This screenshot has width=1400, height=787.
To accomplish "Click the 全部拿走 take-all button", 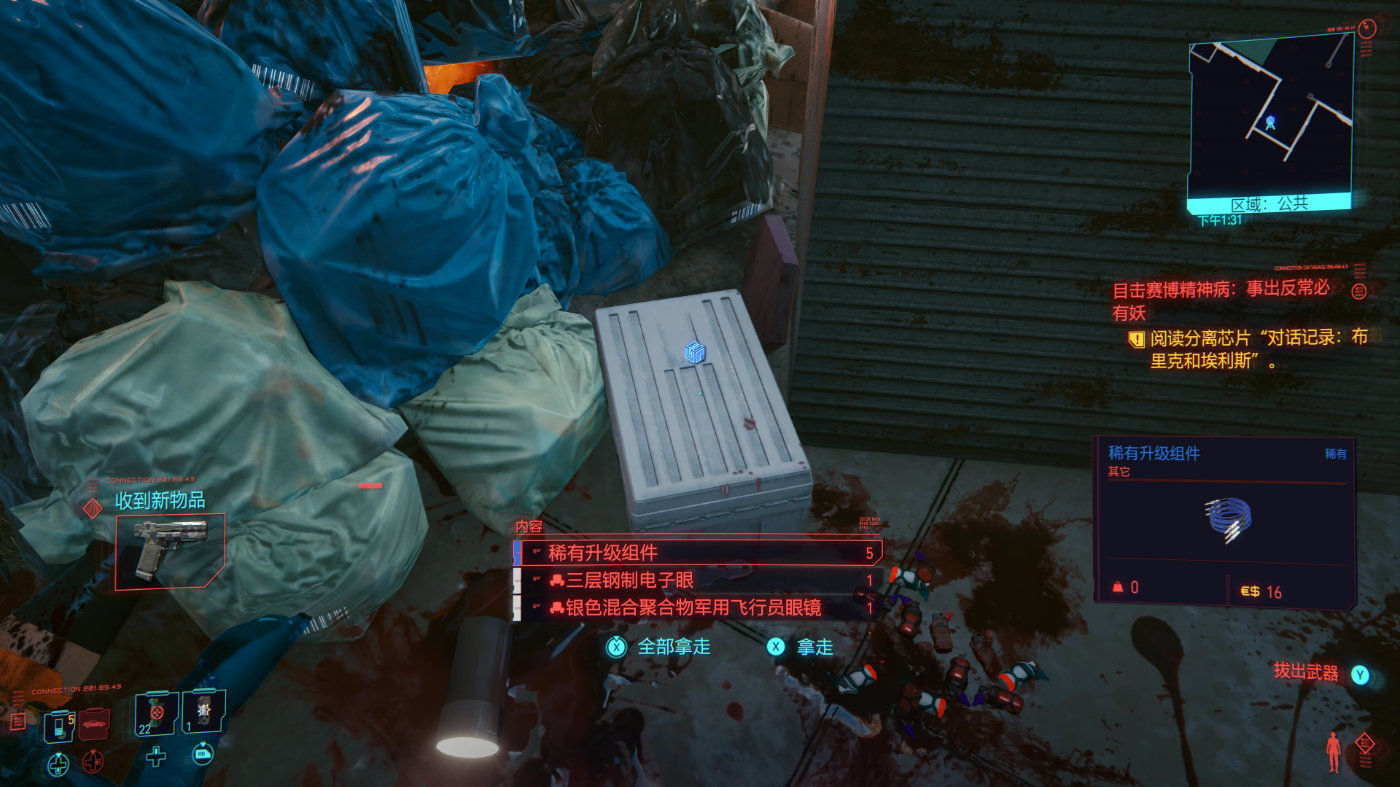I will [x=658, y=646].
